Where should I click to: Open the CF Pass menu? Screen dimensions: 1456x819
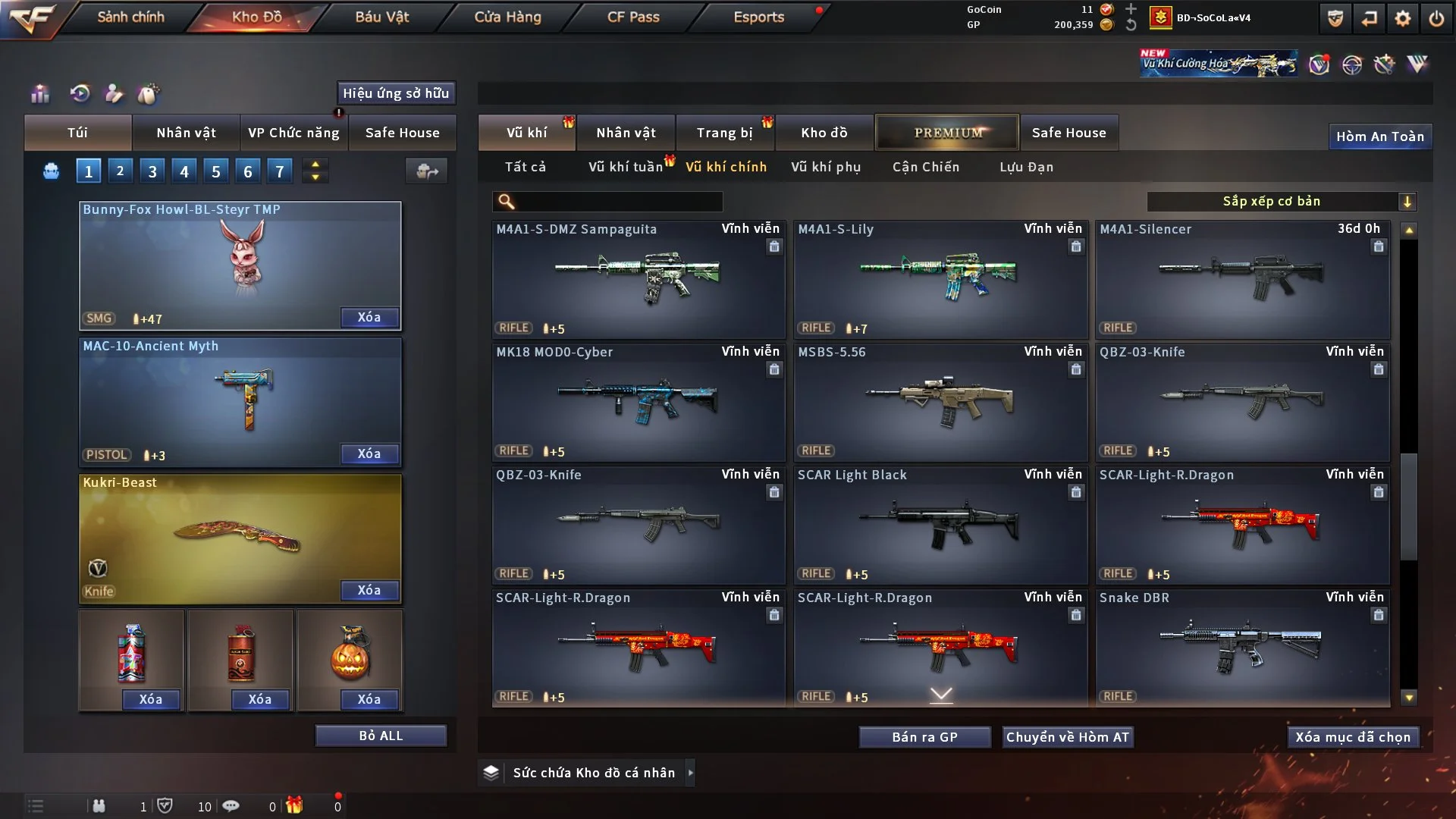[633, 17]
